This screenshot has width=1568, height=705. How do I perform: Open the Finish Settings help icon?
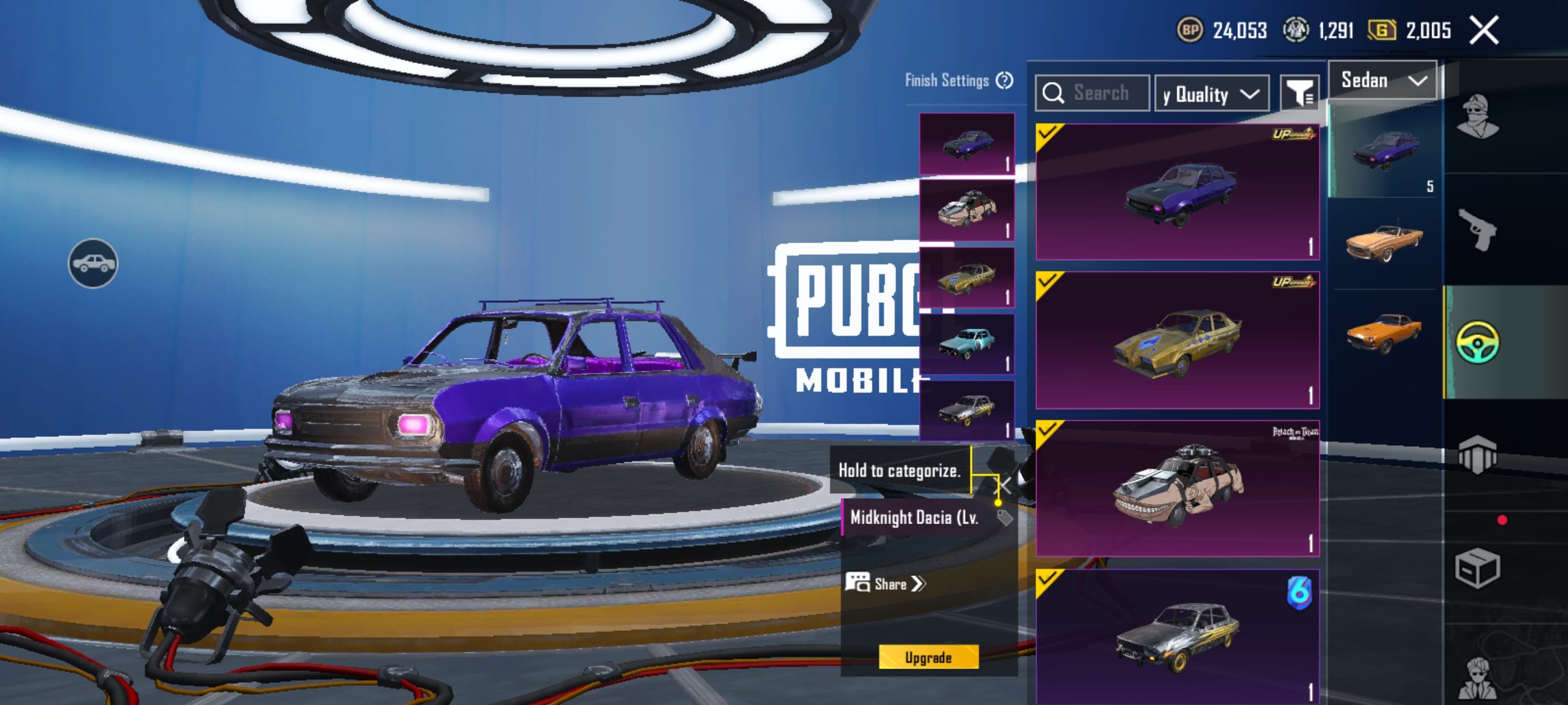tap(1004, 80)
